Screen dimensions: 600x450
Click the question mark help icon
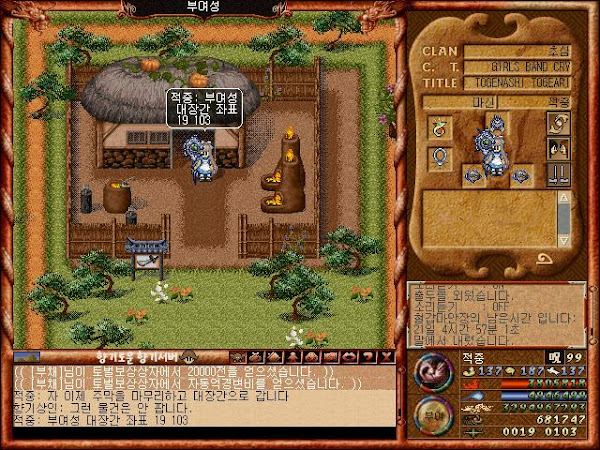coord(369,357)
